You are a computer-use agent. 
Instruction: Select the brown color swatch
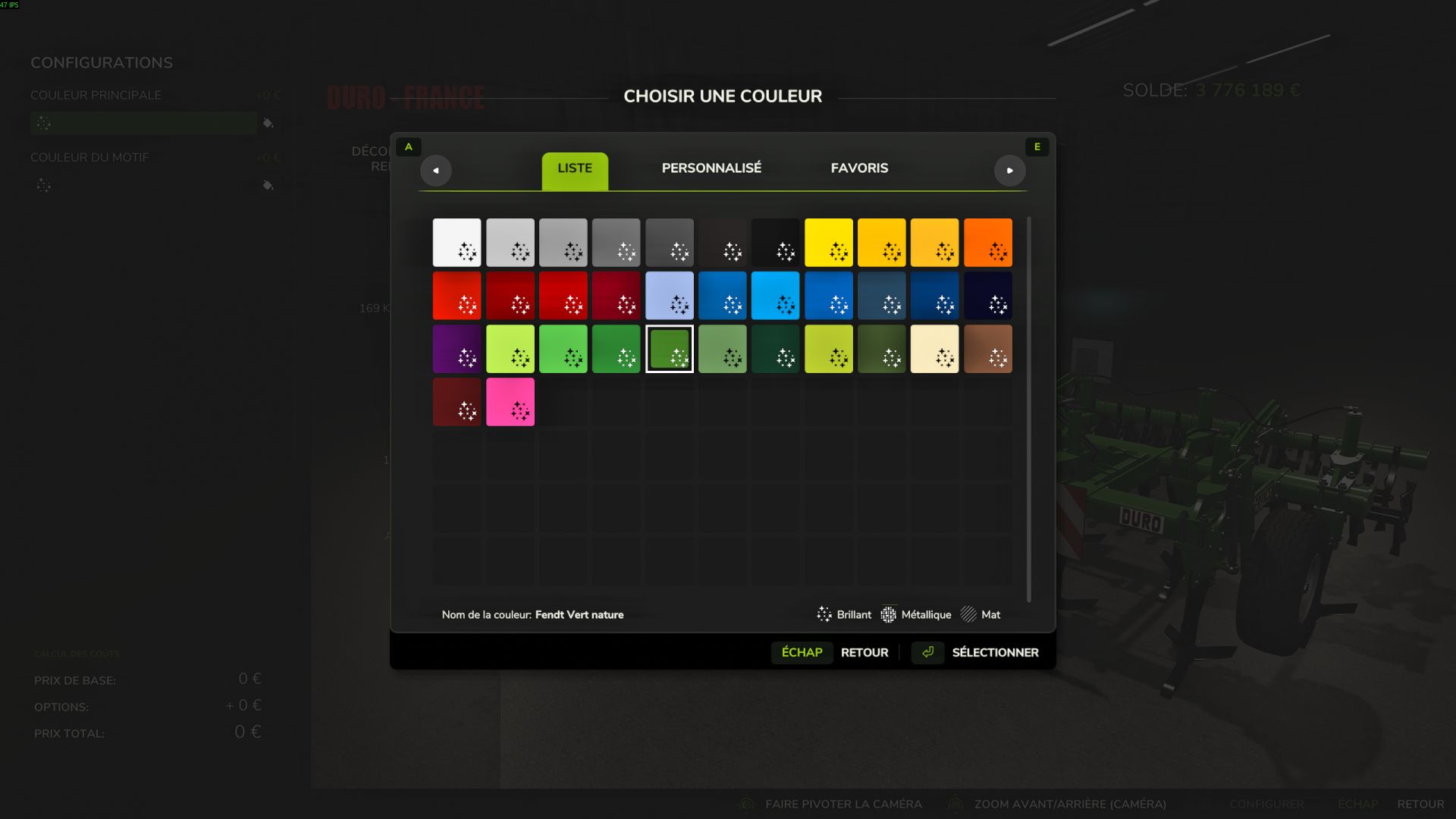point(987,349)
